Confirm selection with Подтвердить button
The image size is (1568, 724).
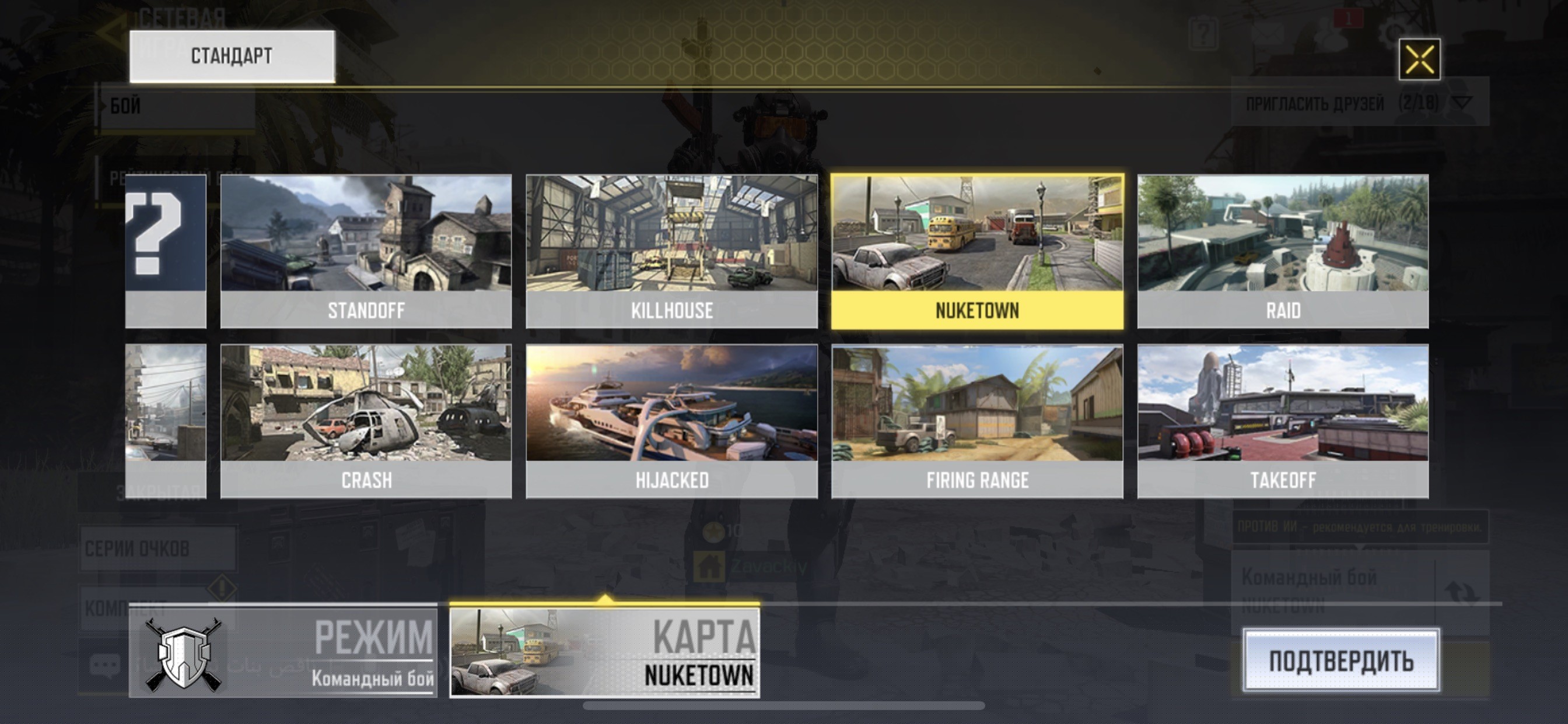point(1341,660)
